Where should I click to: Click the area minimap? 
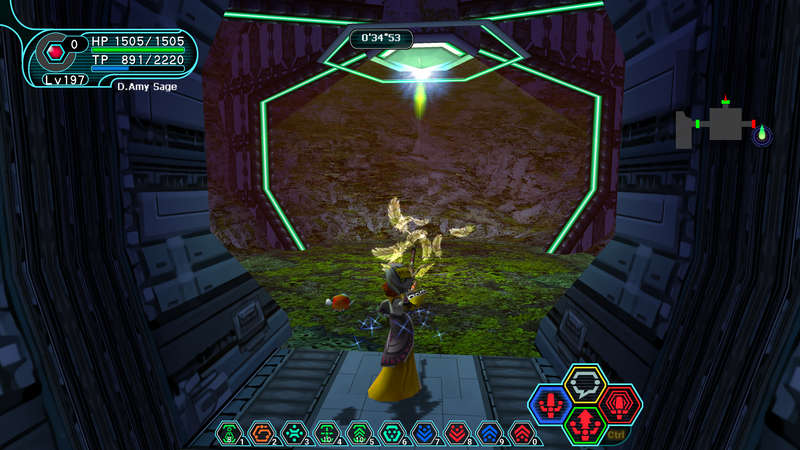click(x=718, y=125)
